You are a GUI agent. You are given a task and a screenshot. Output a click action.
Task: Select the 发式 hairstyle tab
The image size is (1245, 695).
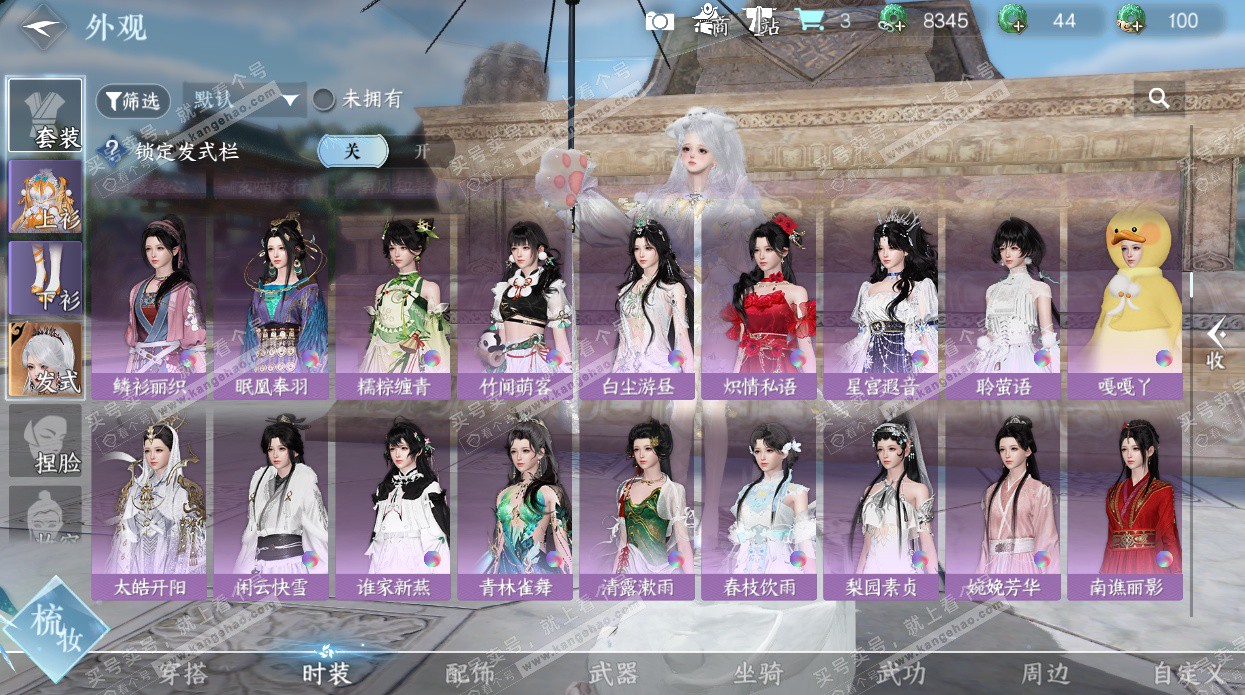coord(46,358)
